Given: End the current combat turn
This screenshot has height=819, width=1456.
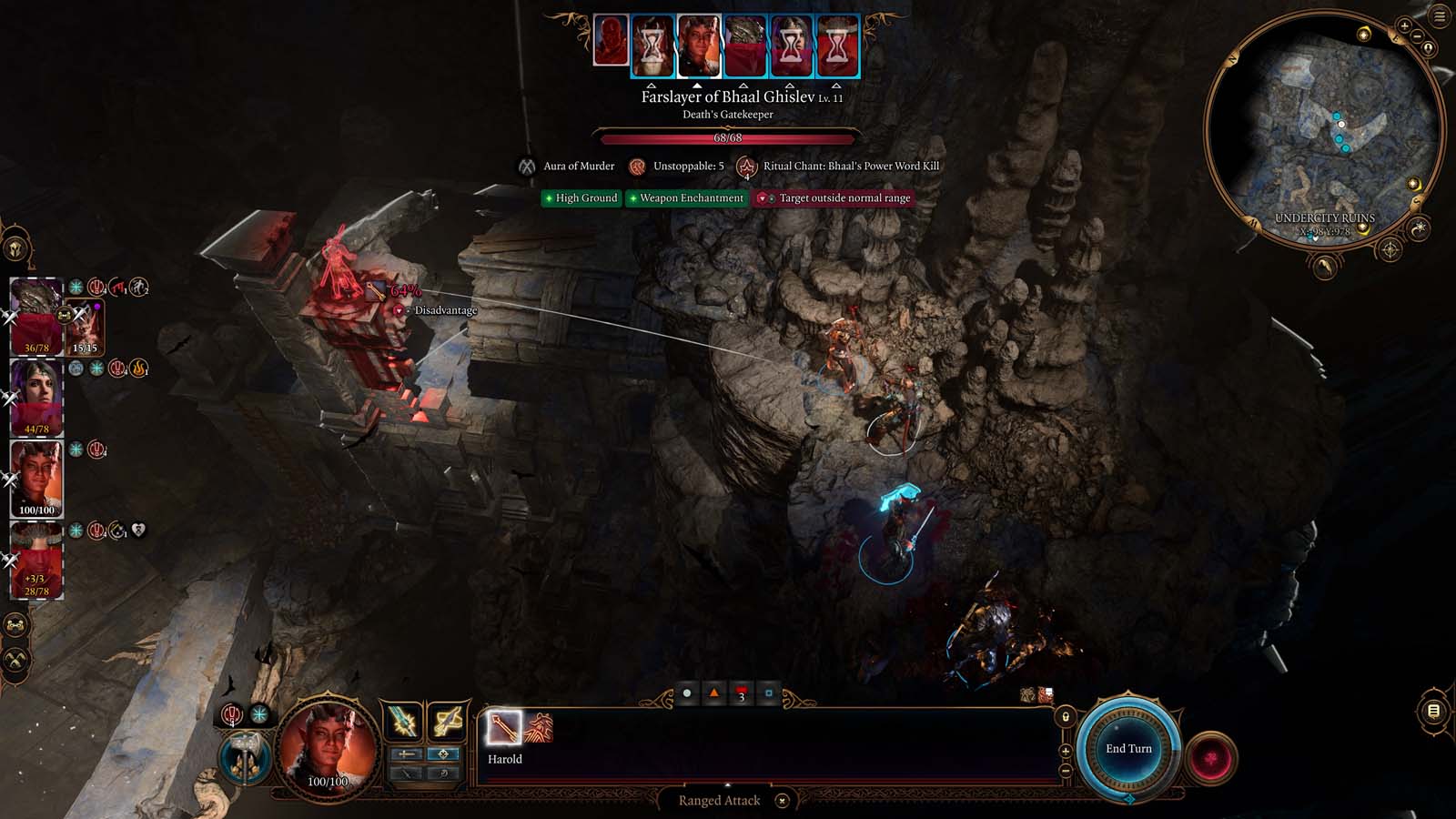Looking at the screenshot, I should pos(1128,749).
